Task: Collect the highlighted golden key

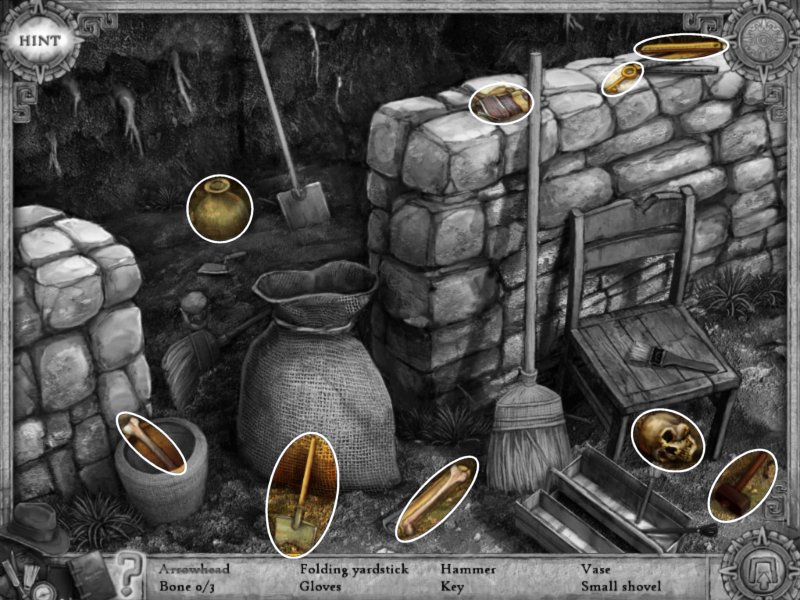Action: 623,78
